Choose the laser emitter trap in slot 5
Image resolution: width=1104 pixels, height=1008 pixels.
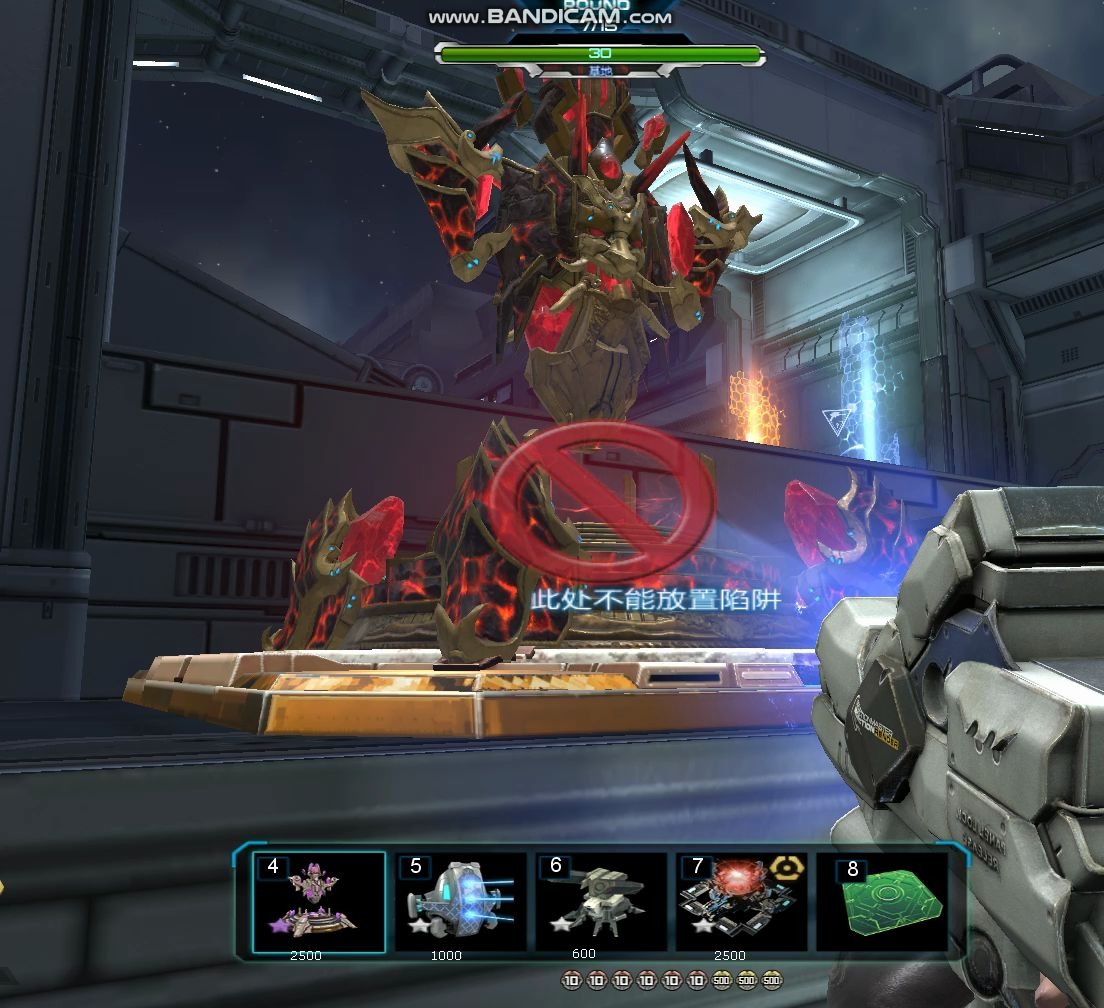pos(460,900)
